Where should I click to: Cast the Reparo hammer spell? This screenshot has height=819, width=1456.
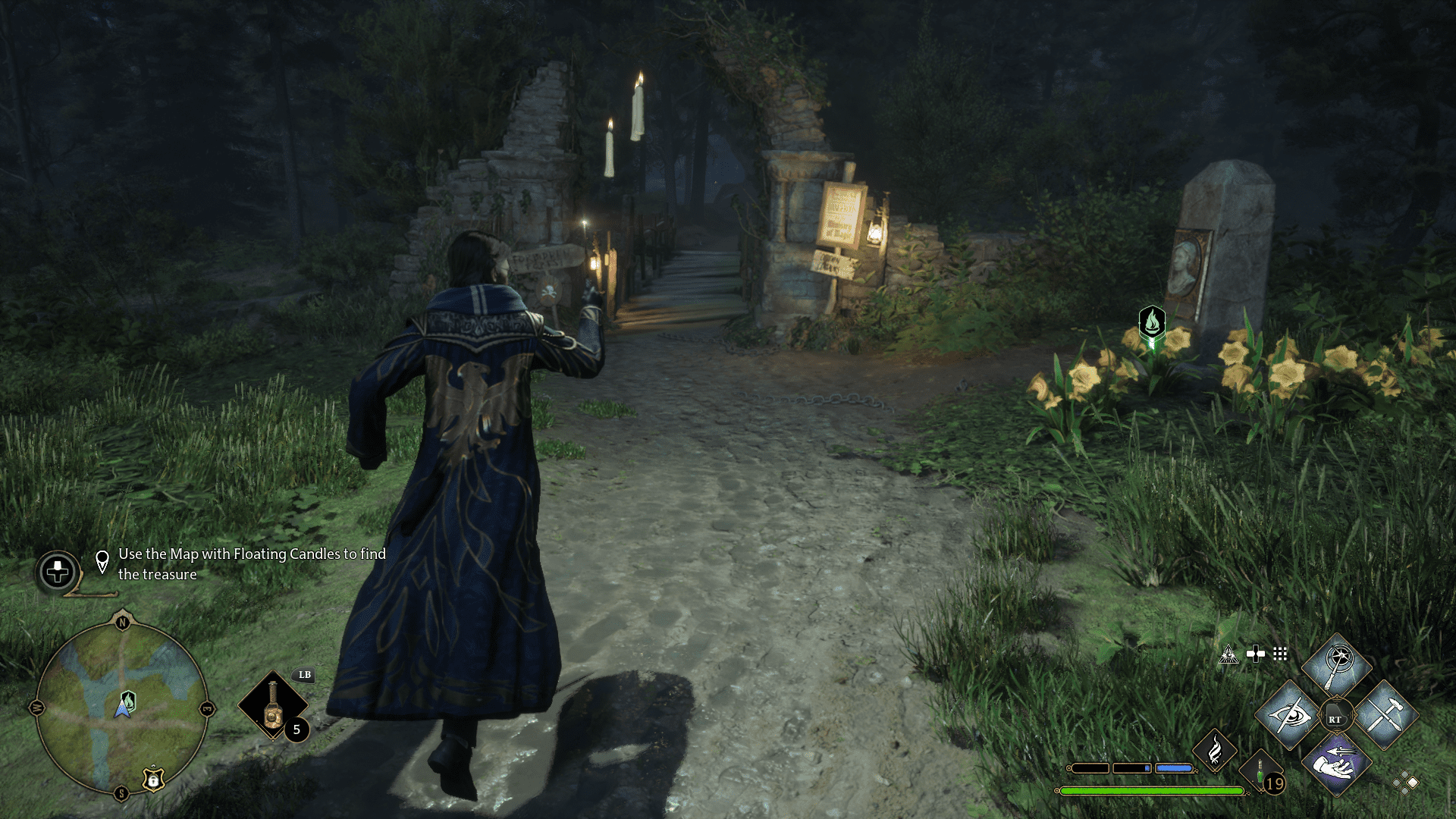coord(1385,715)
